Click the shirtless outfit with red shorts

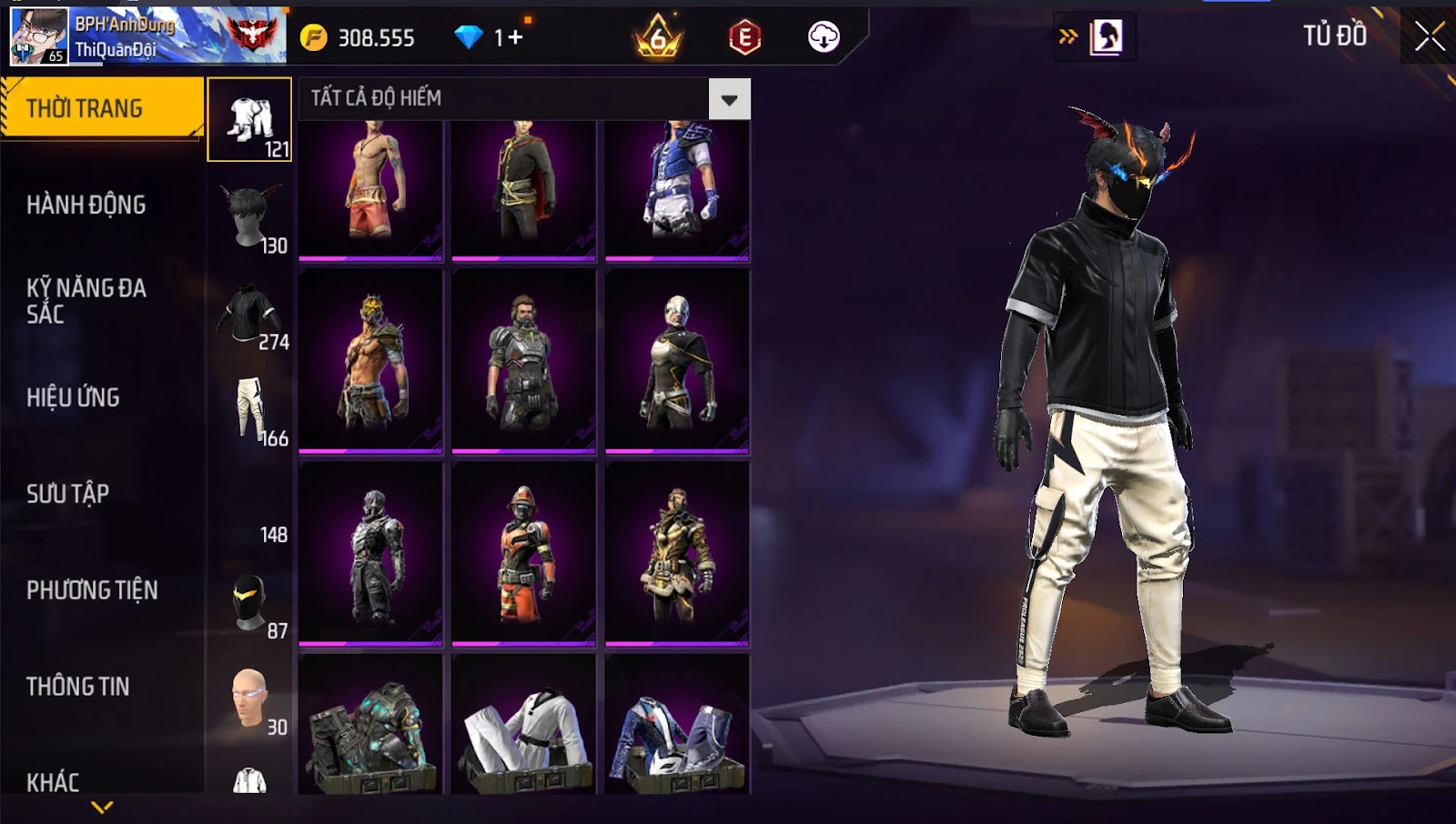click(x=370, y=189)
